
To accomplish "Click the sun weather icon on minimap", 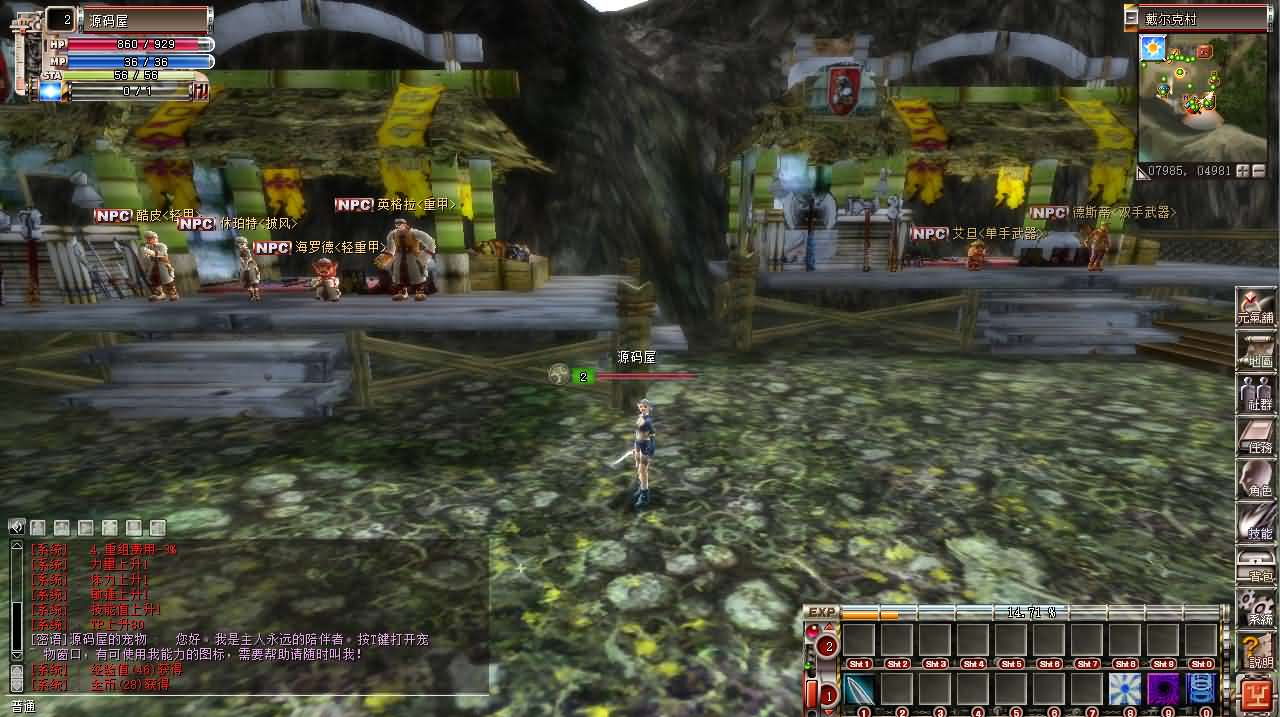I will pyautogui.click(x=1153, y=47).
